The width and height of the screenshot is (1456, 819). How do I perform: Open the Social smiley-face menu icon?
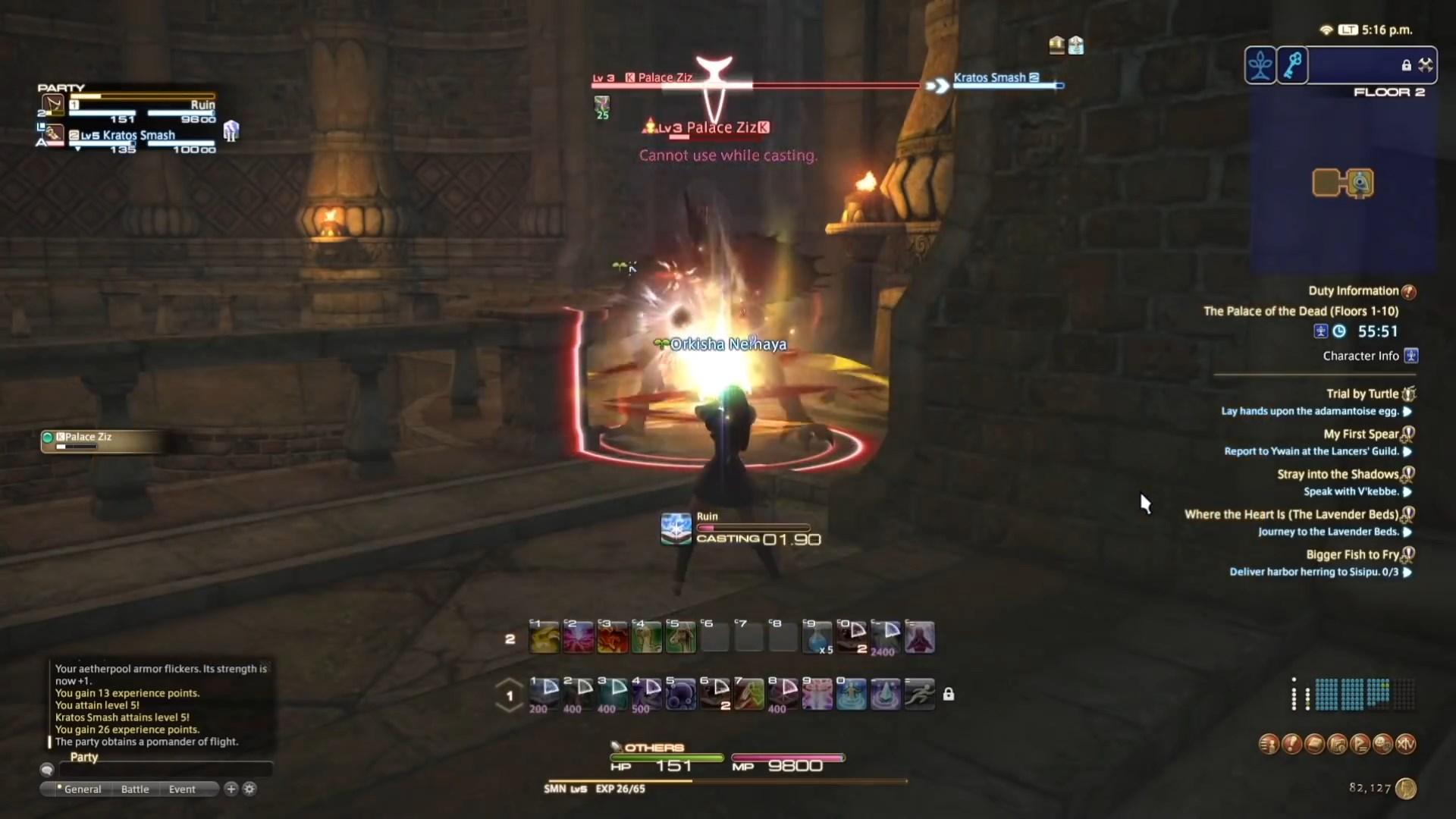tap(1382, 744)
